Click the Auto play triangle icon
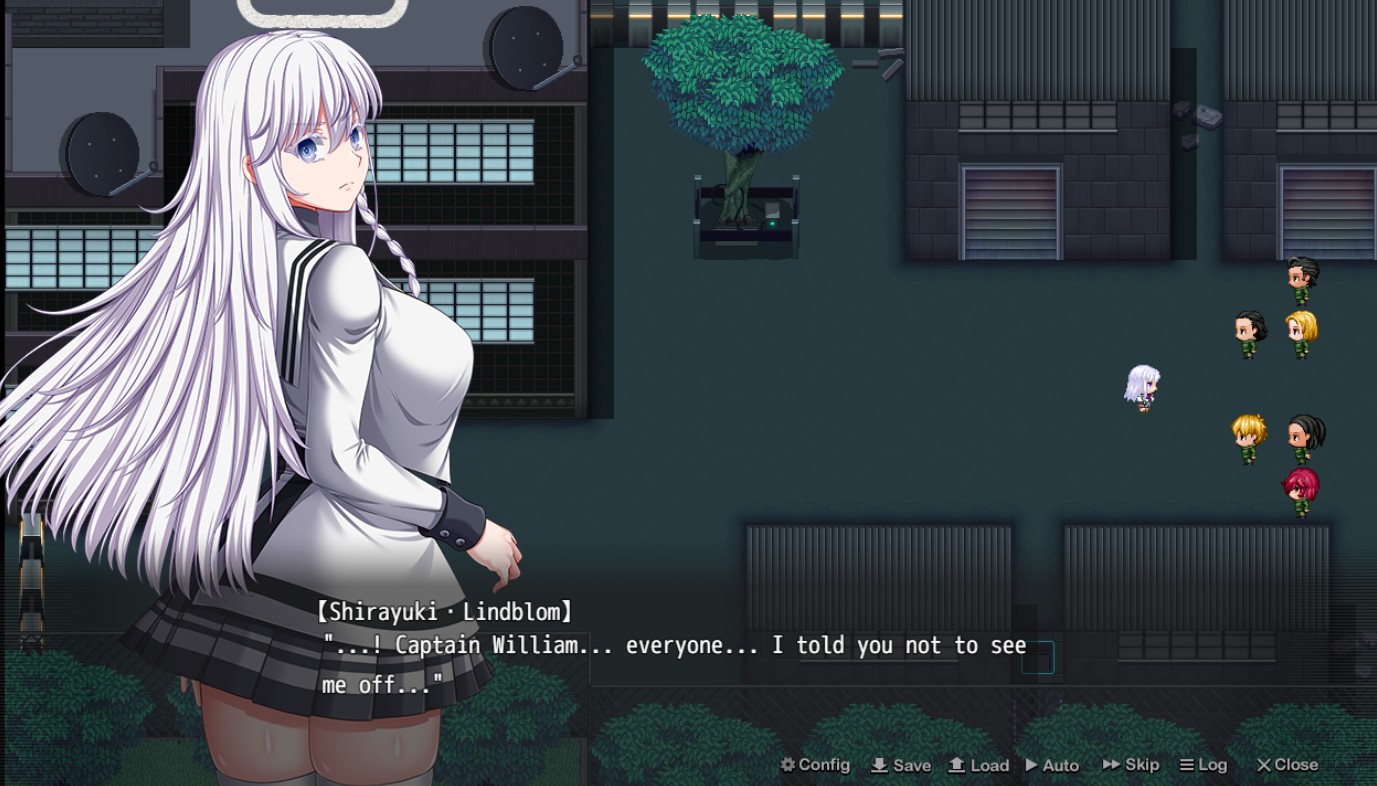This screenshot has width=1377, height=786. coord(1033,765)
